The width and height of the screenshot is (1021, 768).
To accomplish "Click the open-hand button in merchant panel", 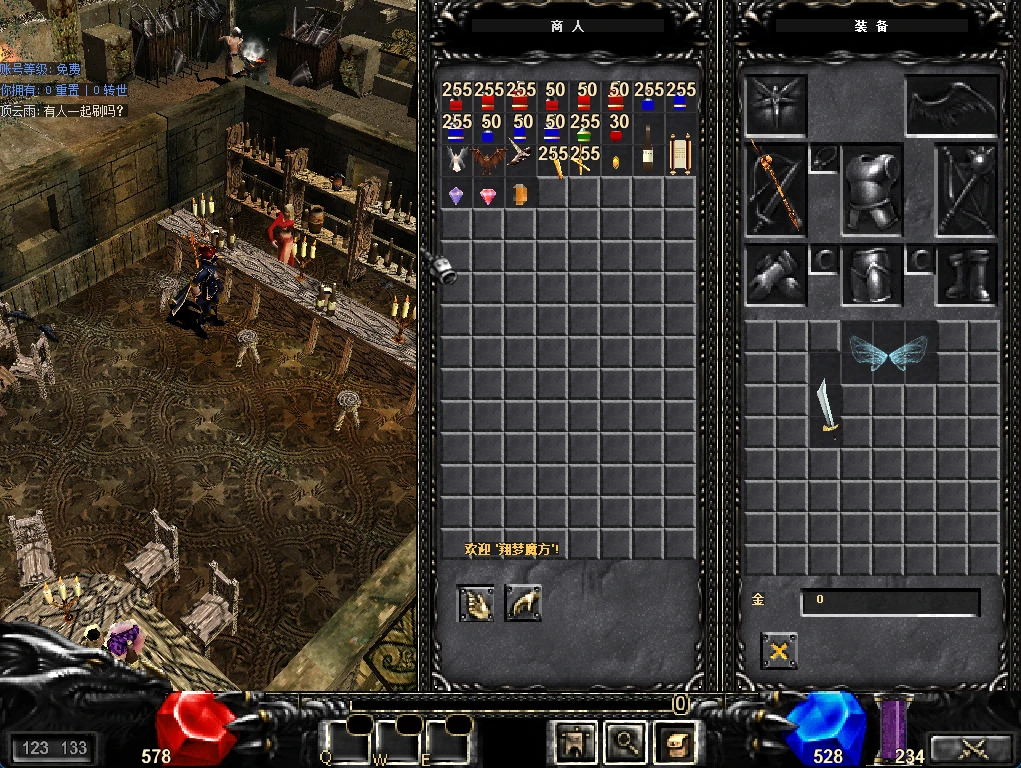I will [476, 603].
